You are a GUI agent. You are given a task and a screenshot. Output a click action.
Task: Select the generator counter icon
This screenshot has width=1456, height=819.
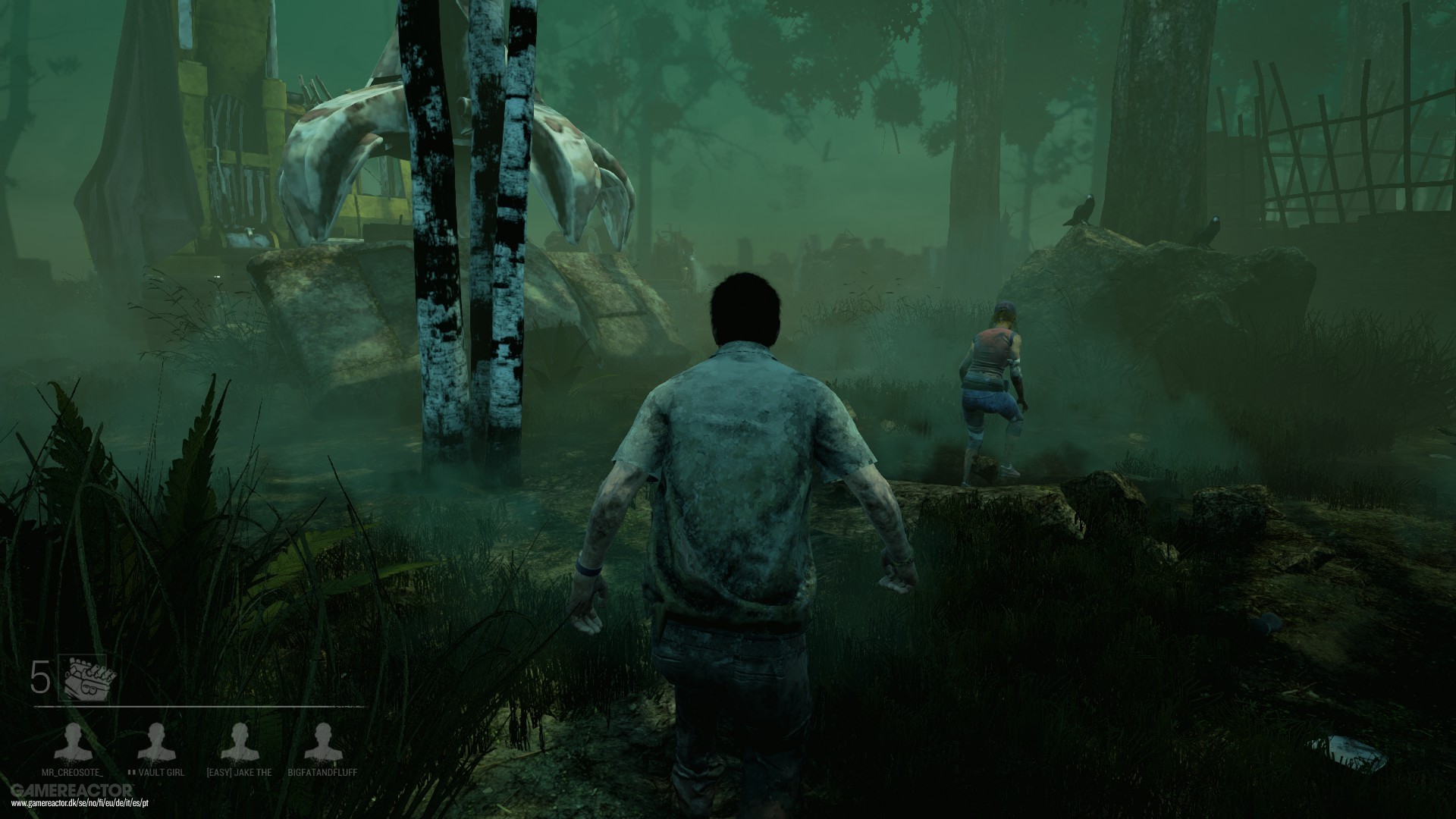[x=85, y=676]
